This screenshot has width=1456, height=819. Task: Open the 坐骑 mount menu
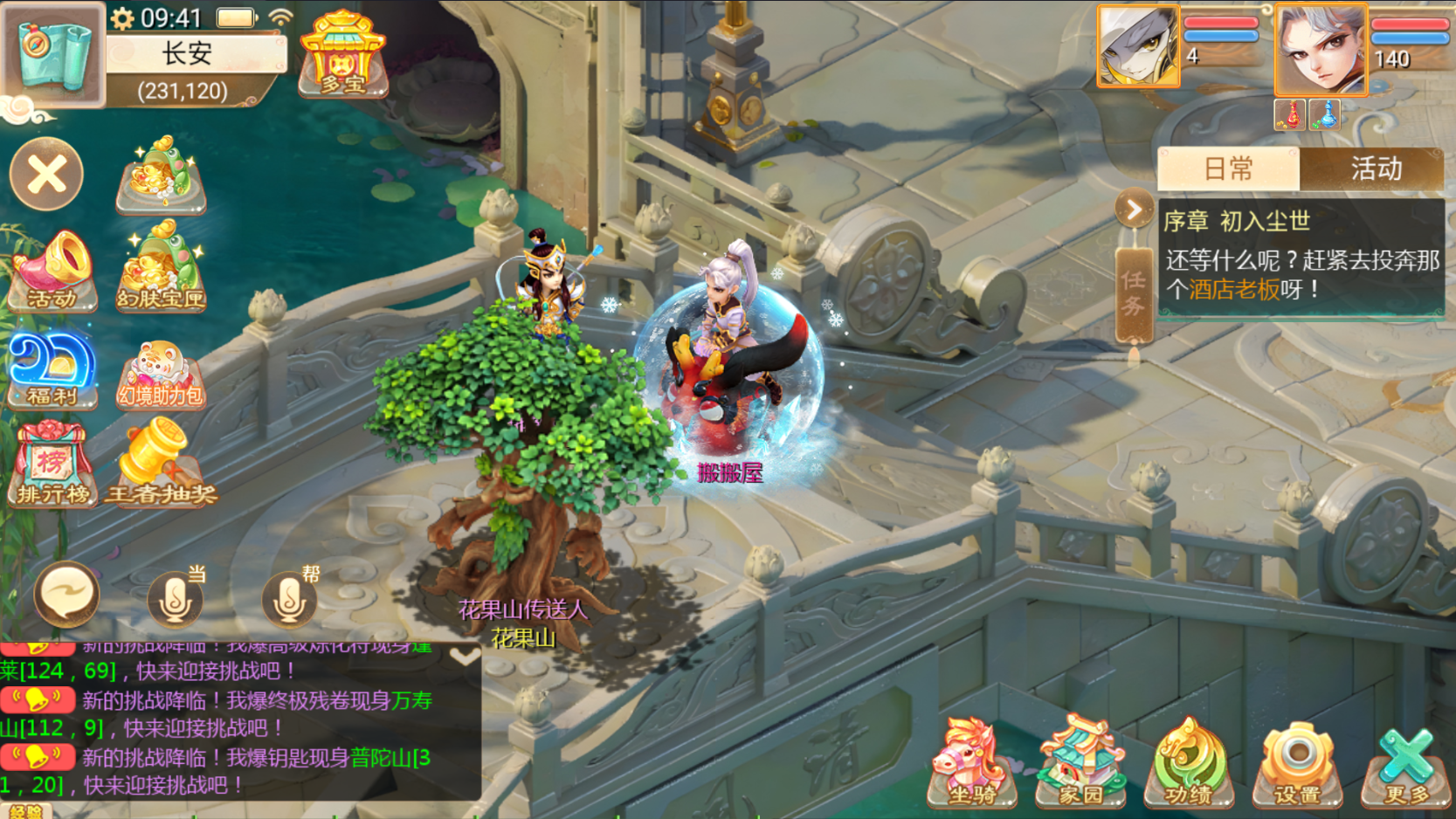click(971, 764)
